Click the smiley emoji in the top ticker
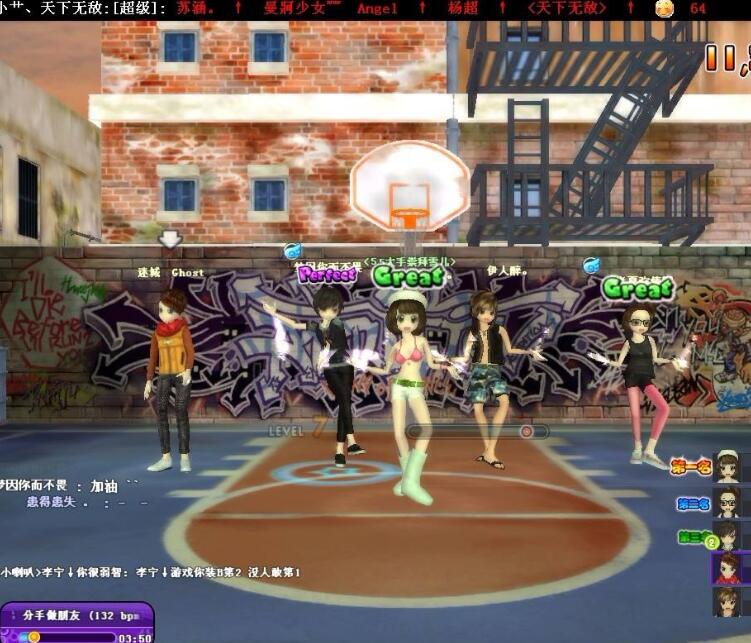 tap(663, 8)
